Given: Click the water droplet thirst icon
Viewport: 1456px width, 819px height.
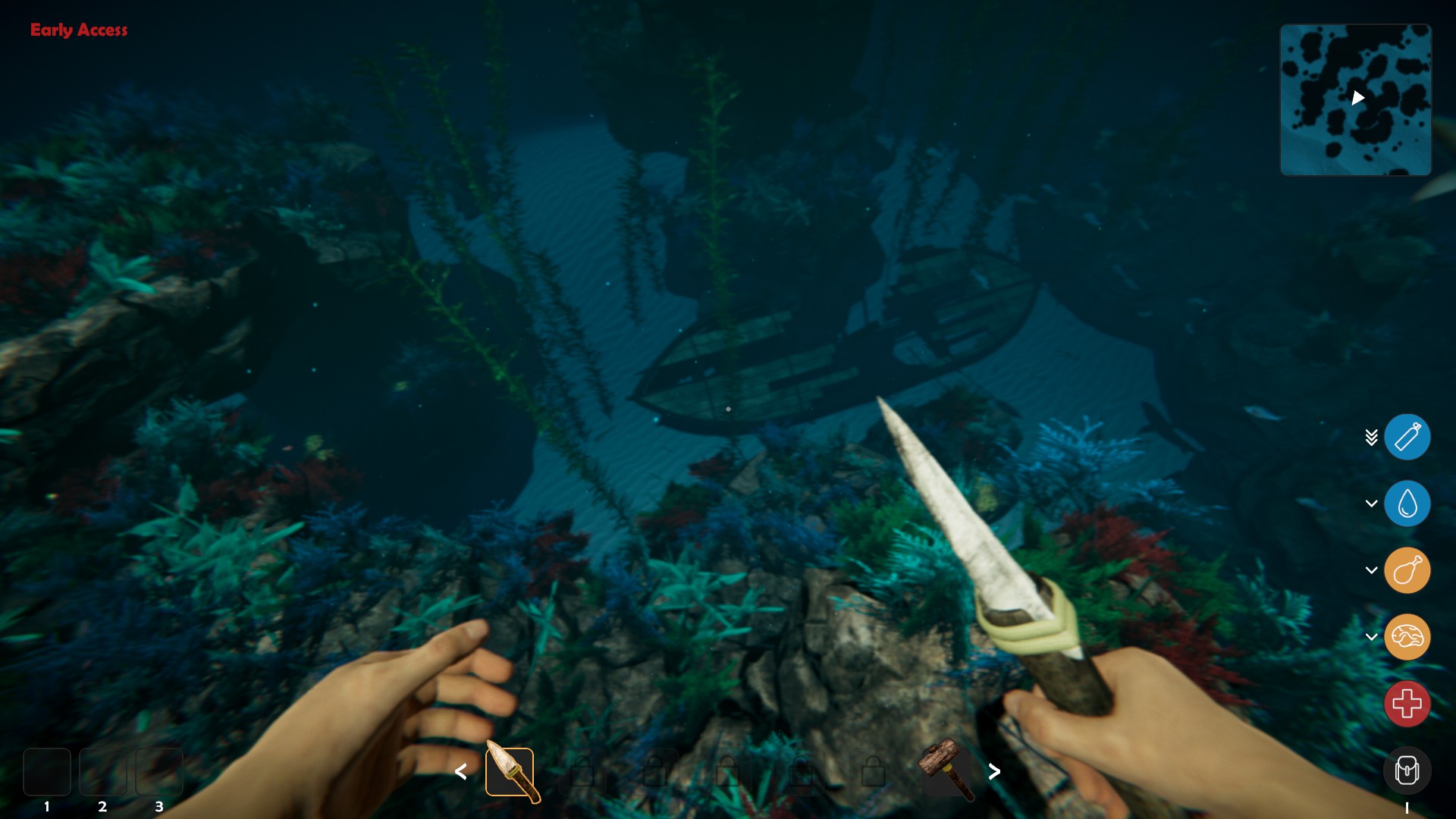Looking at the screenshot, I should pos(1407,504).
